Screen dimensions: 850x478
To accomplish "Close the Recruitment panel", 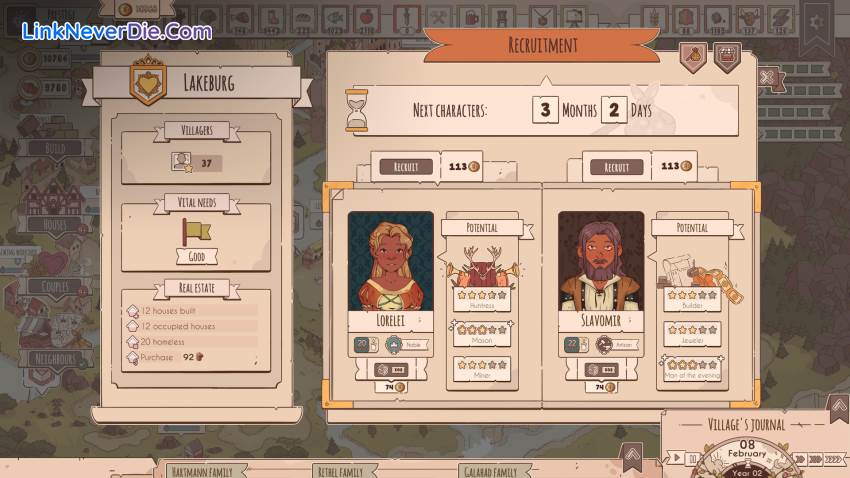I will [768, 77].
